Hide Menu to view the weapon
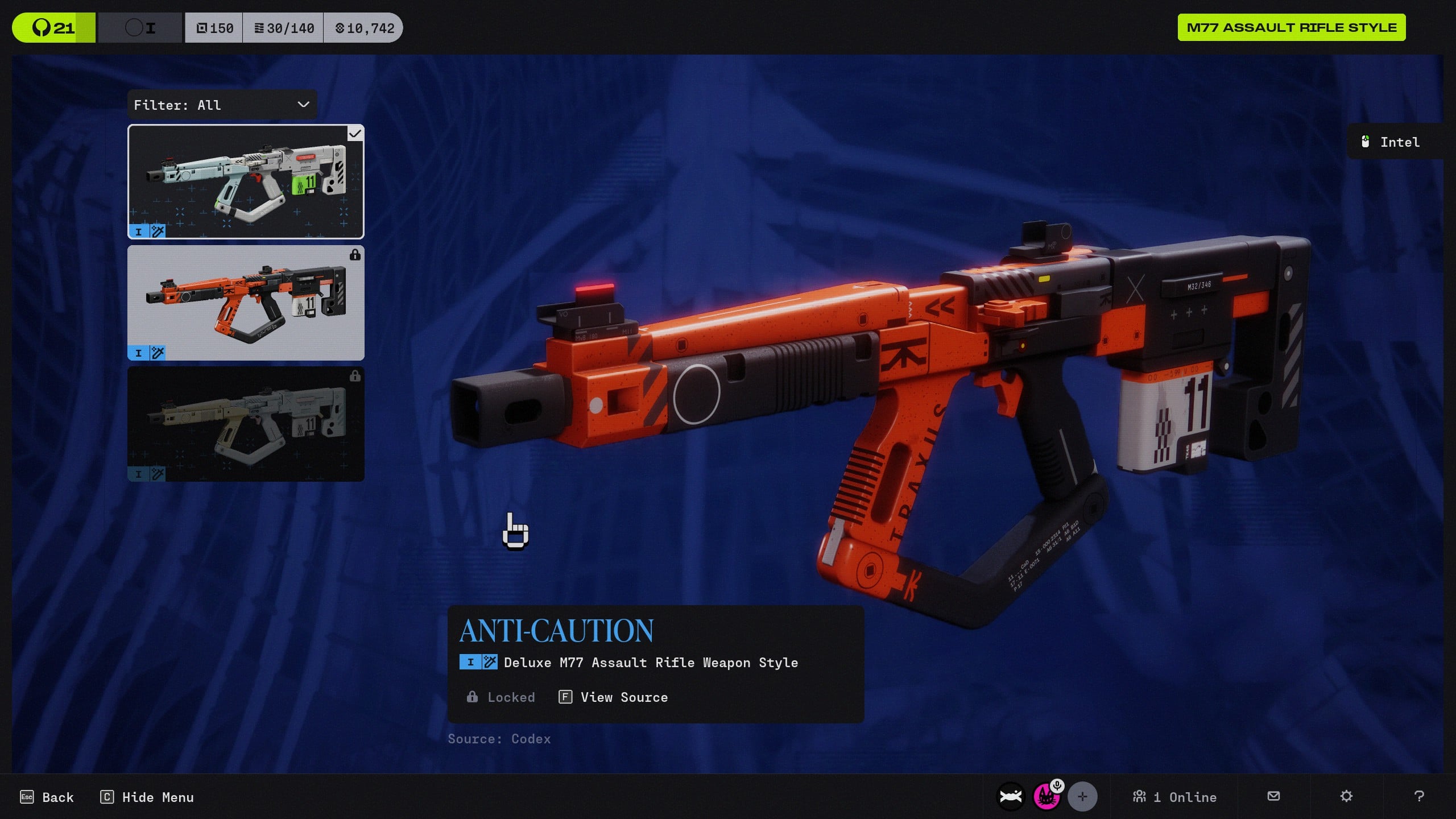 147,797
